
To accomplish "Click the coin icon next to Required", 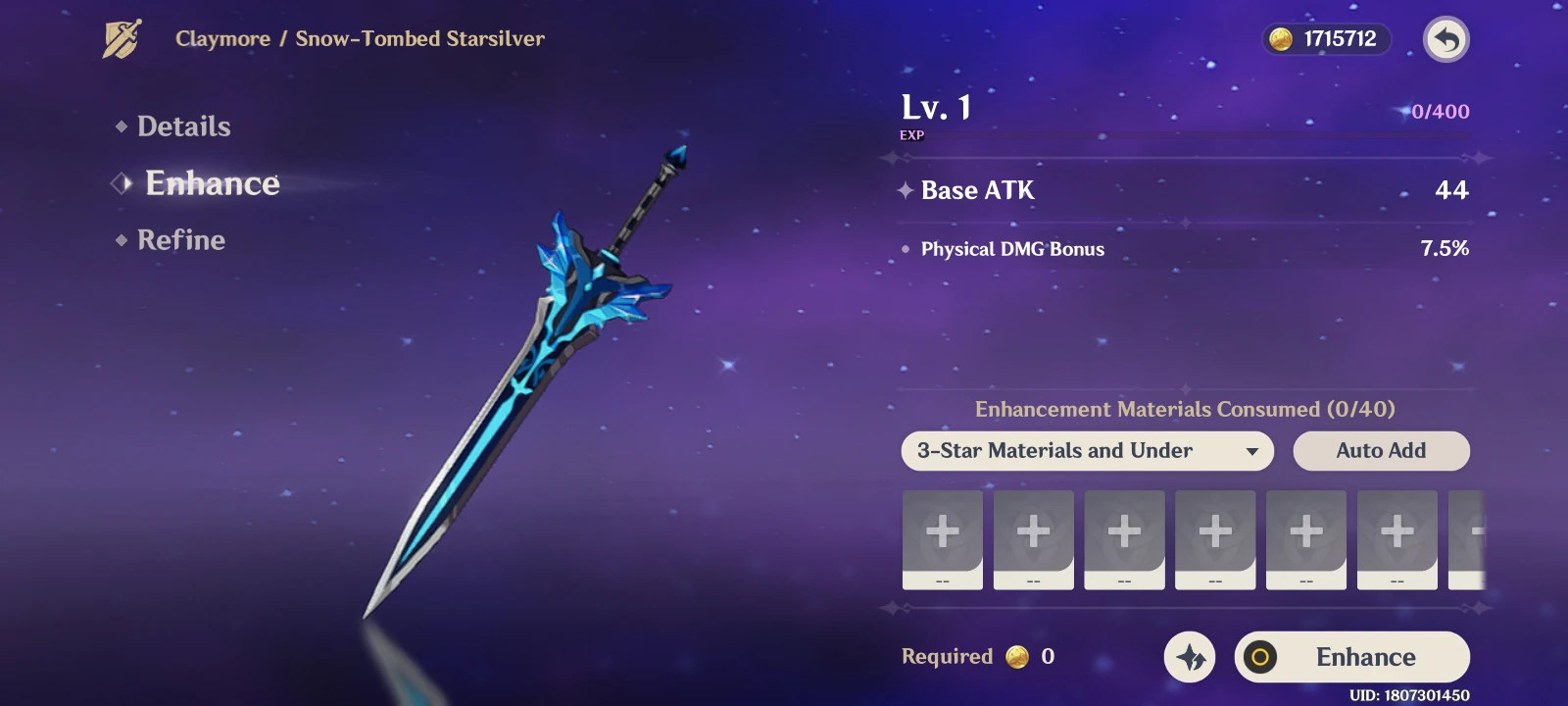I will pos(1017,658).
